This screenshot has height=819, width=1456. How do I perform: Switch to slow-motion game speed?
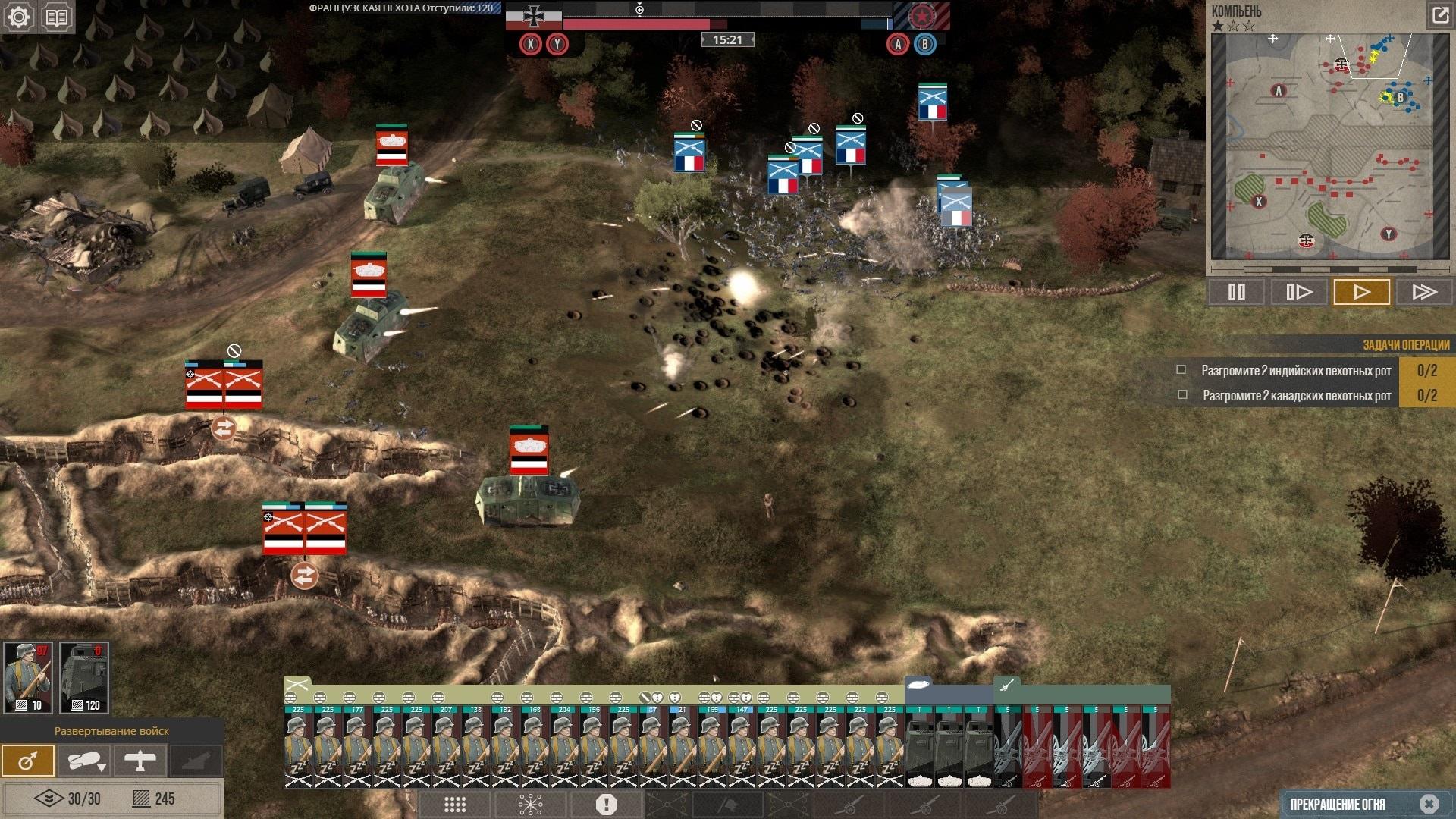[1299, 292]
